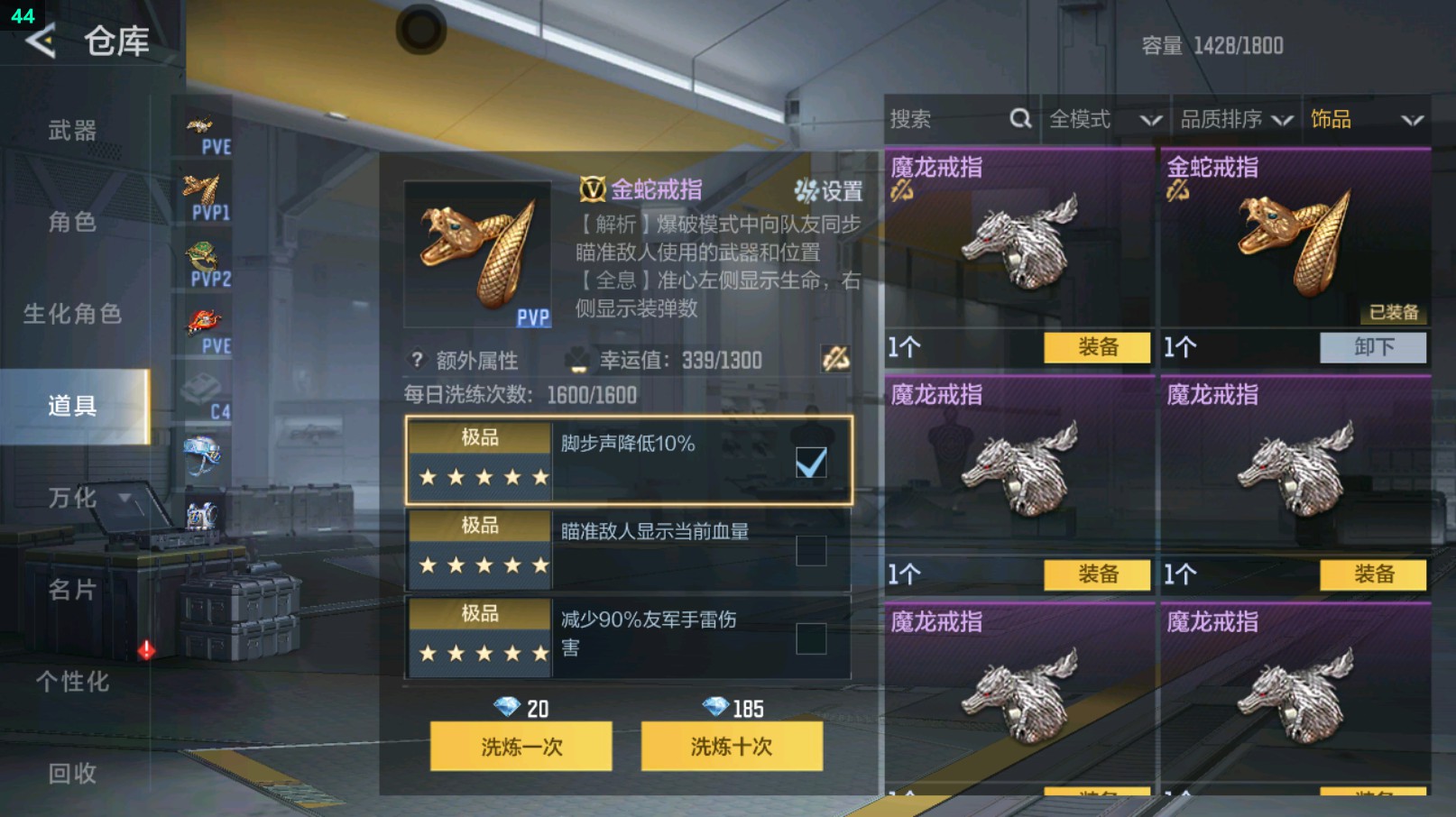The width and height of the screenshot is (1456, 817).
Task: Check the 瞄准敌人显示当前血量 attribute checkbox
Action: (812, 550)
